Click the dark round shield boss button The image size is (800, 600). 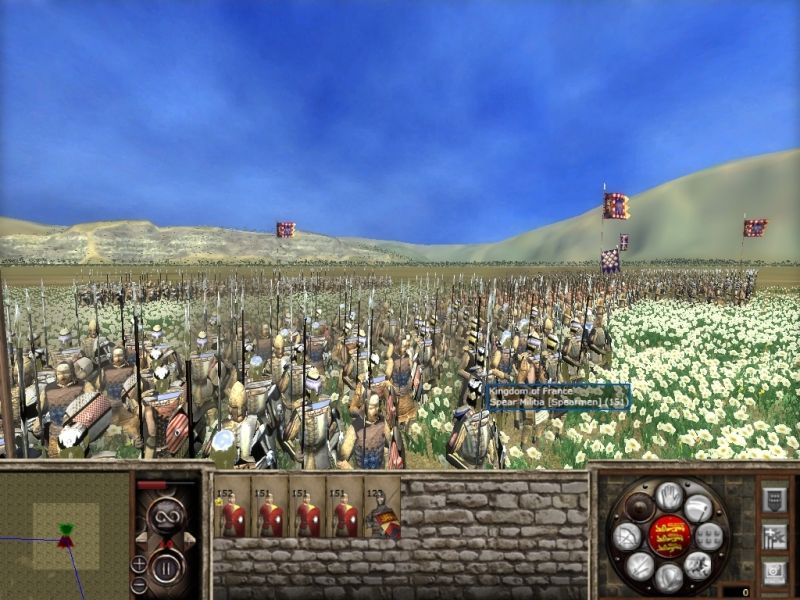click(640, 507)
